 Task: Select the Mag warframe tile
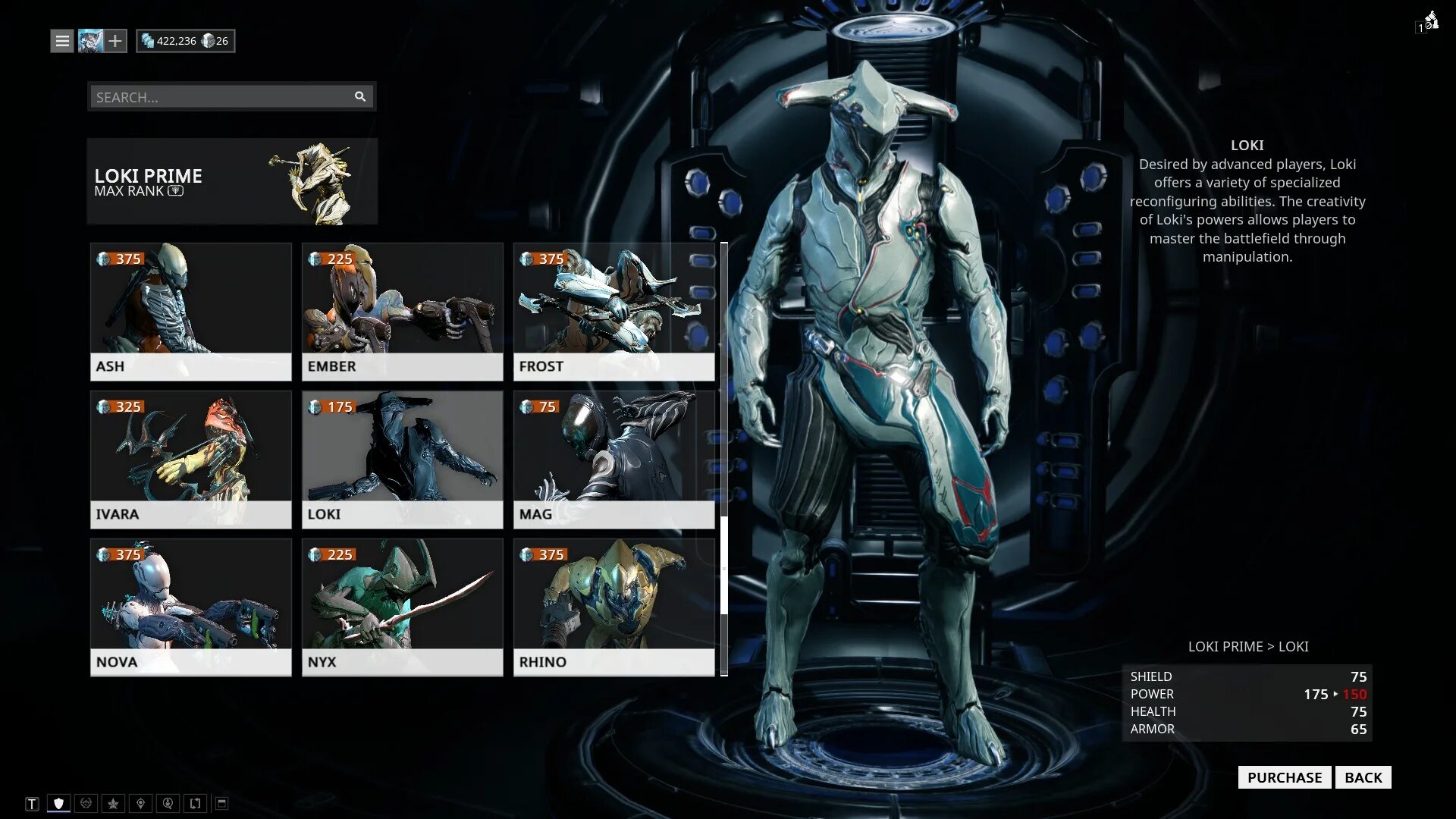point(613,459)
